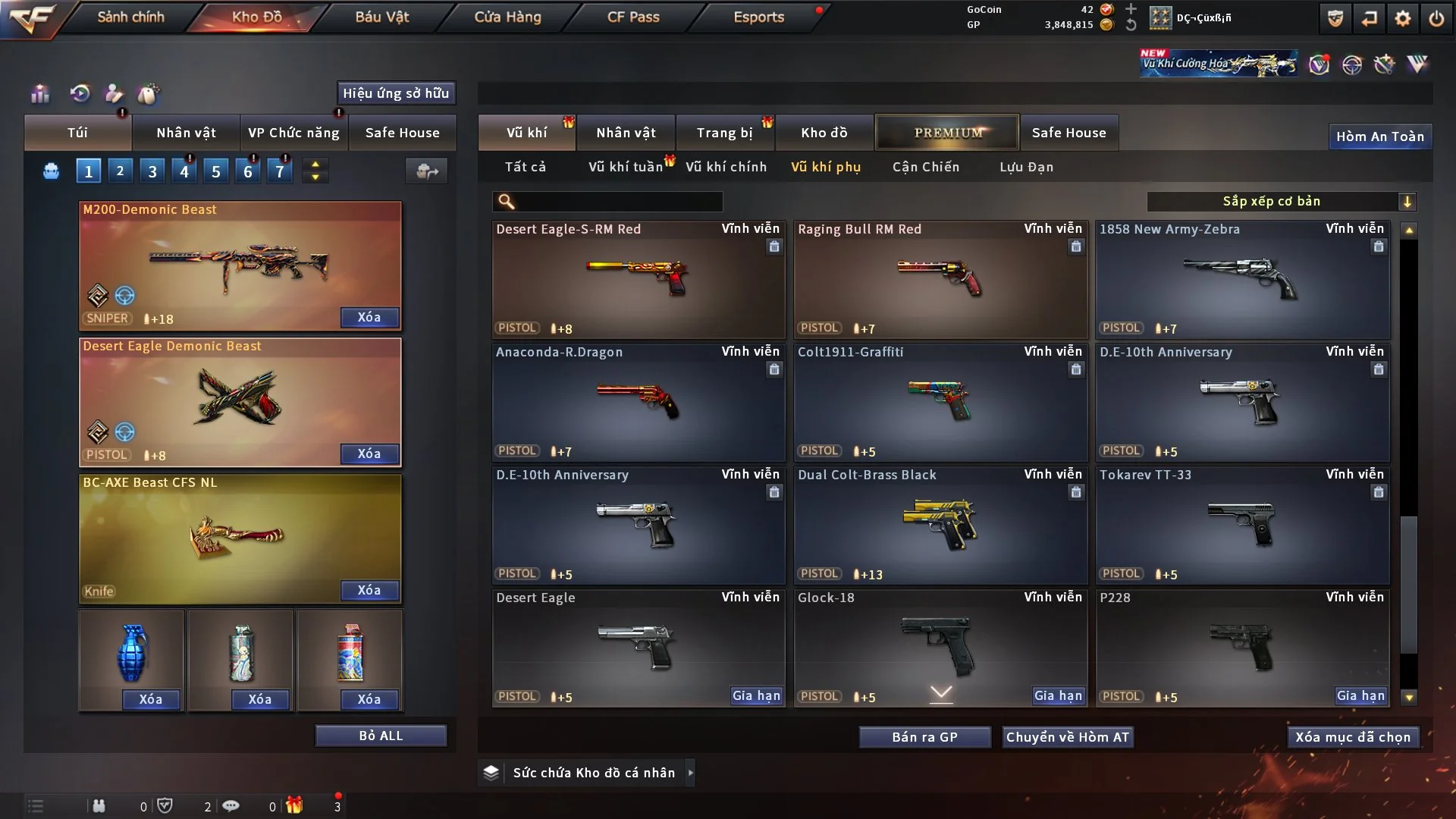This screenshot has height=819, width=1456.
Task: Choose the Colt1911-Graffiti pistol card
Action: pos(940,402)
